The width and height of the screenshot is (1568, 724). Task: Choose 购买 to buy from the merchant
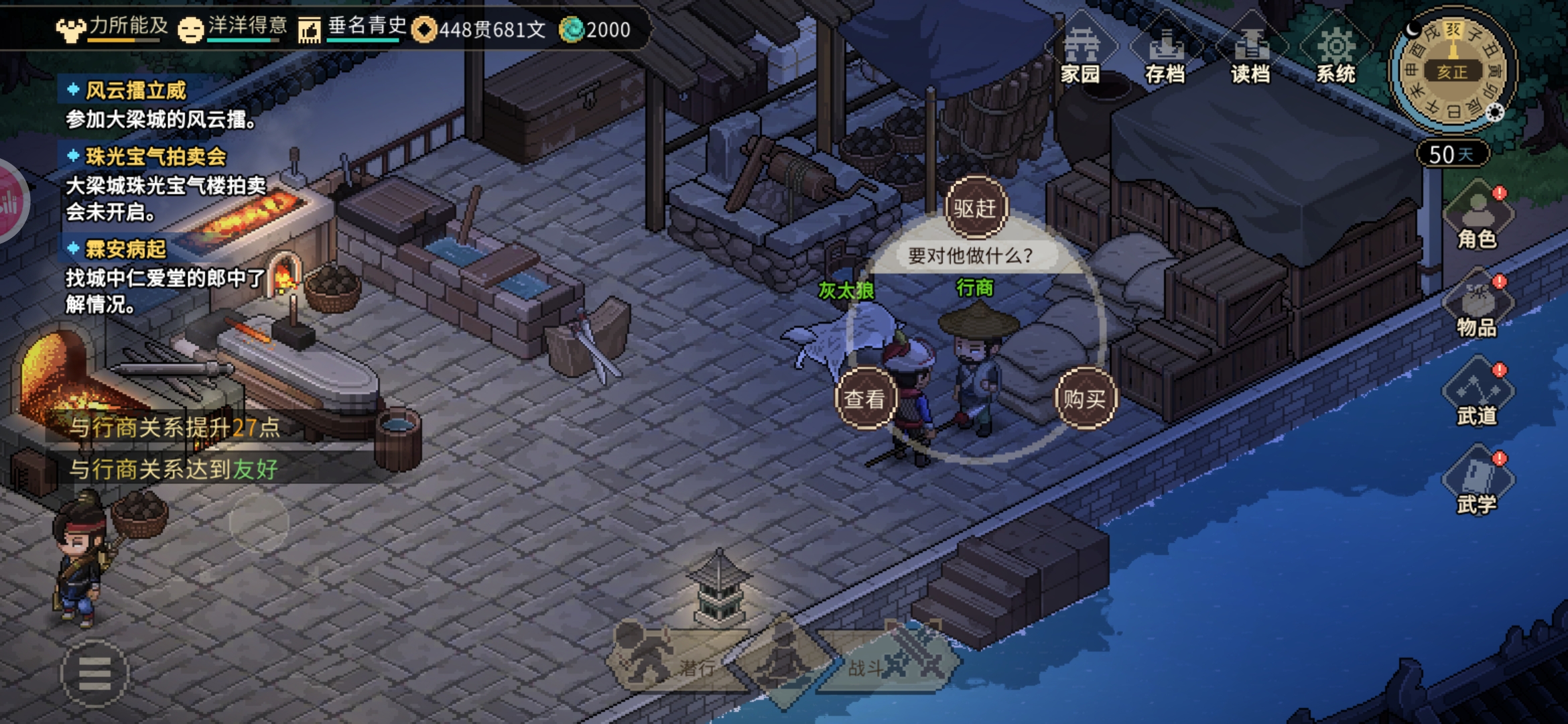point(1084,399)
